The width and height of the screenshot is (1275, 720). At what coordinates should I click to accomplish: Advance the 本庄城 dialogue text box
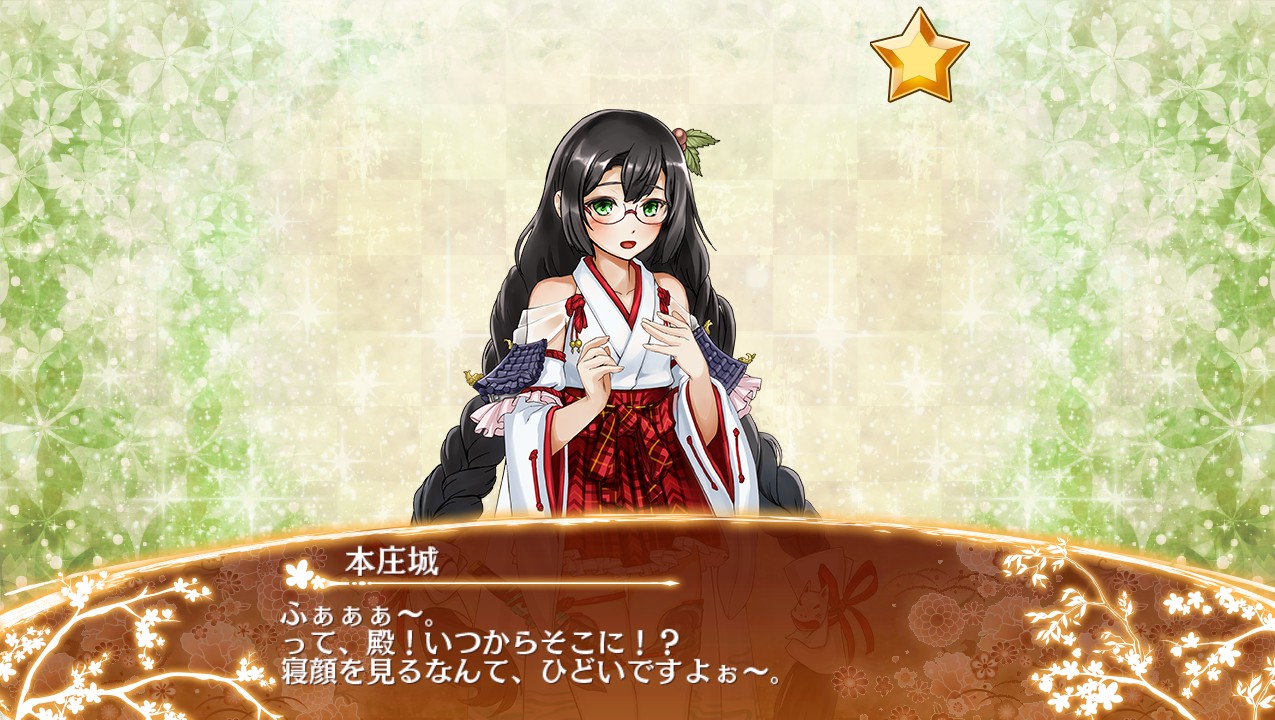[x=637, y=640]
